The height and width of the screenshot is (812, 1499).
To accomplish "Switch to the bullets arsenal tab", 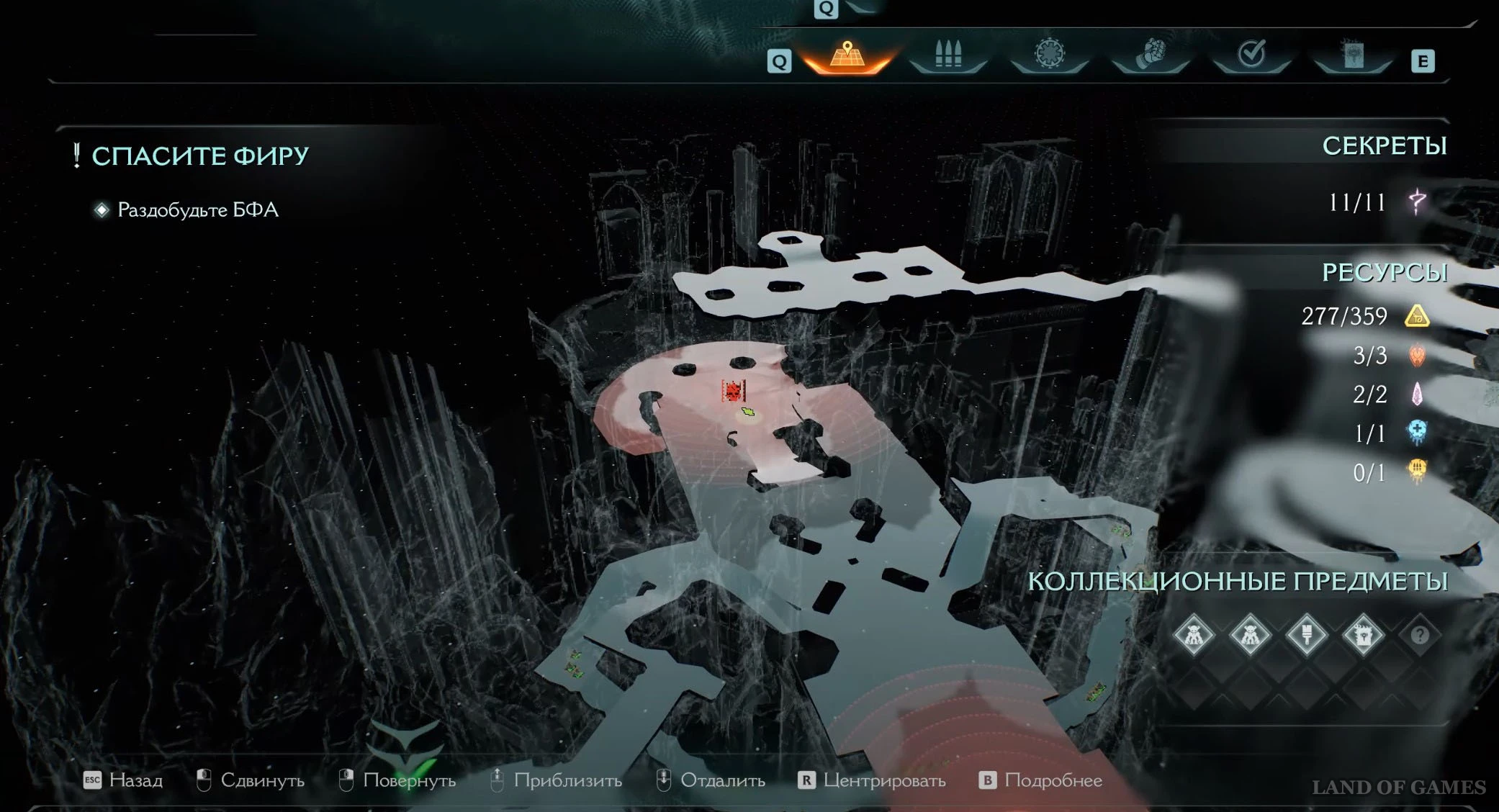I will [948, 54].
